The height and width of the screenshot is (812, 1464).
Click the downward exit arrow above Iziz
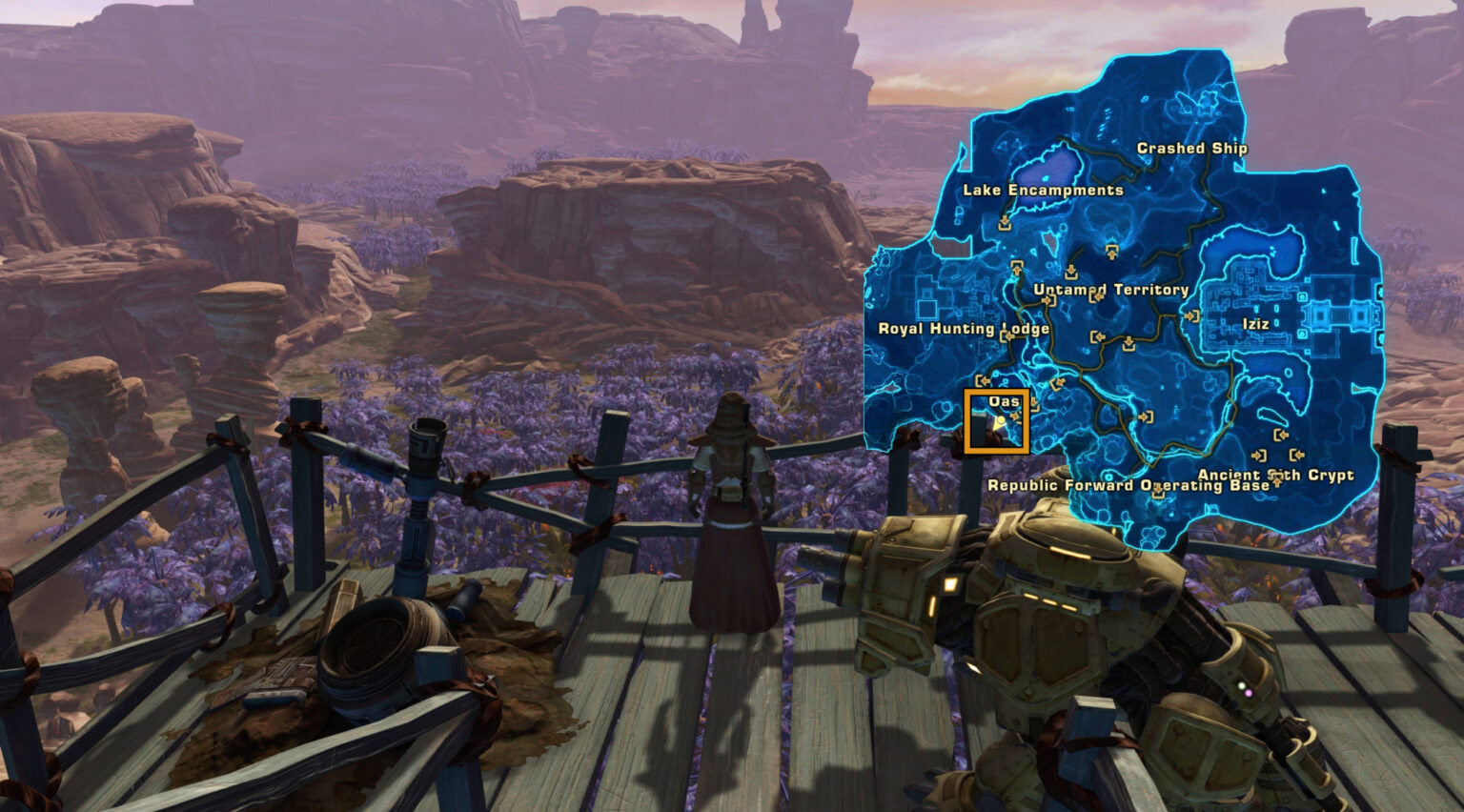1128,342
